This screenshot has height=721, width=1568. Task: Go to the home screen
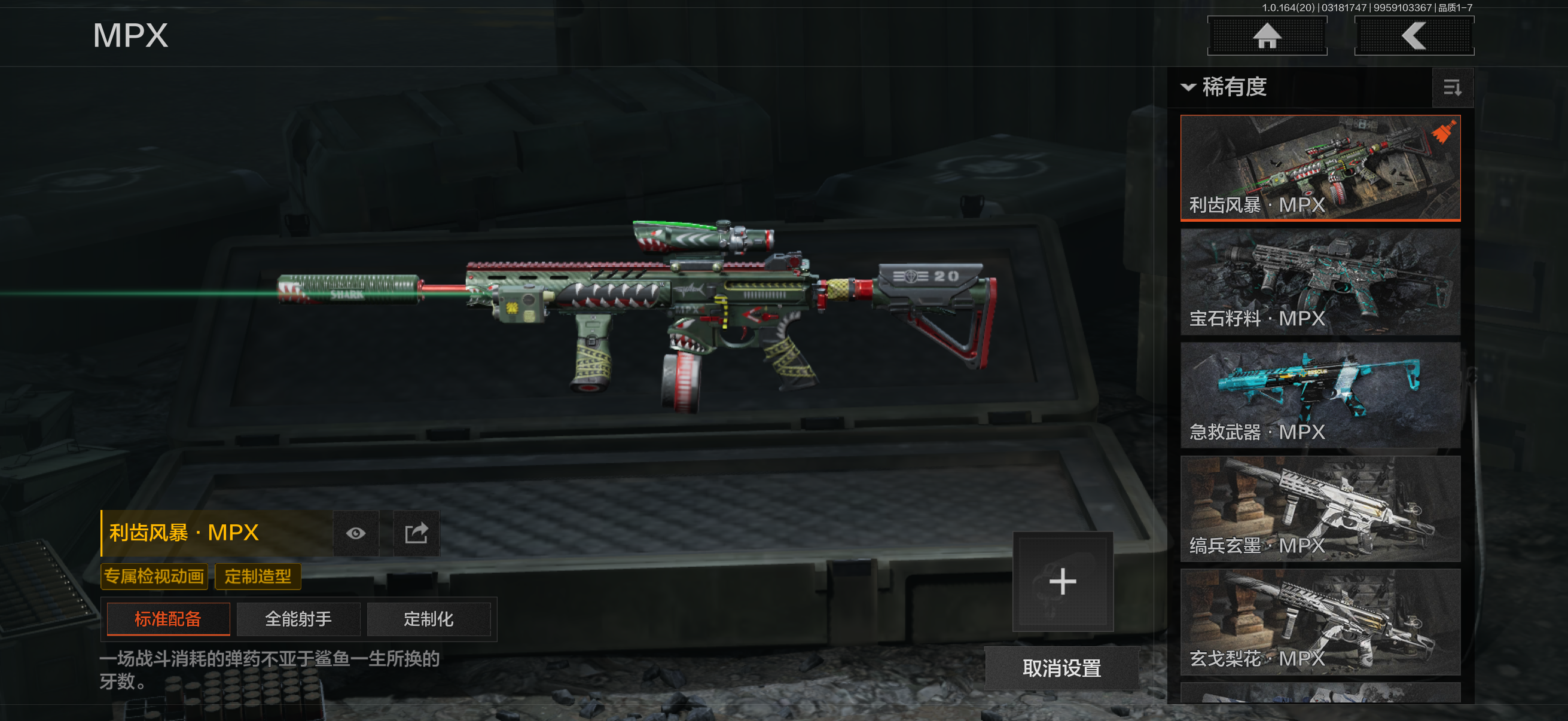1267,36
